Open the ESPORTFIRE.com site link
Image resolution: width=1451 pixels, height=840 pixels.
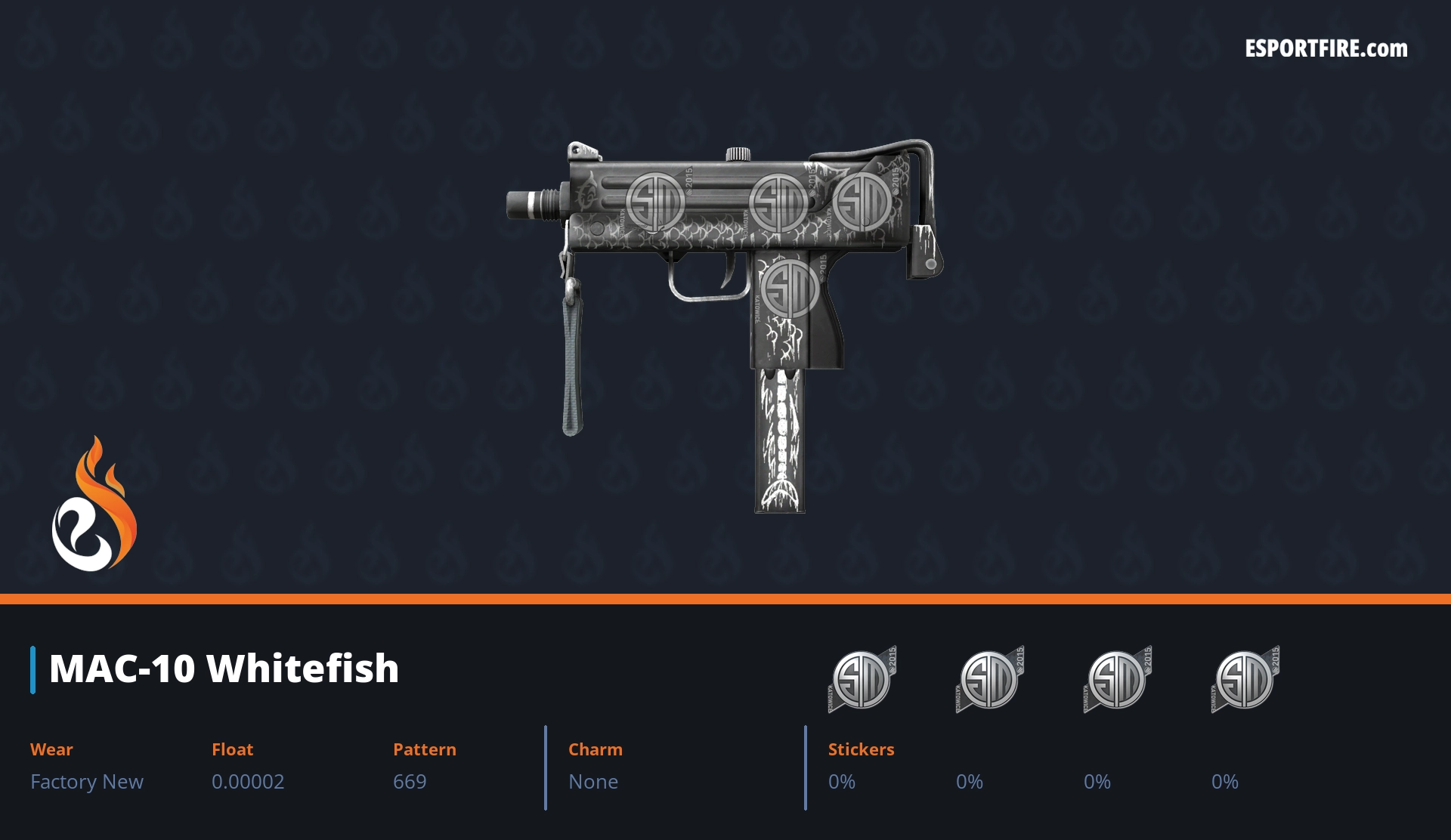[1326, 49]
